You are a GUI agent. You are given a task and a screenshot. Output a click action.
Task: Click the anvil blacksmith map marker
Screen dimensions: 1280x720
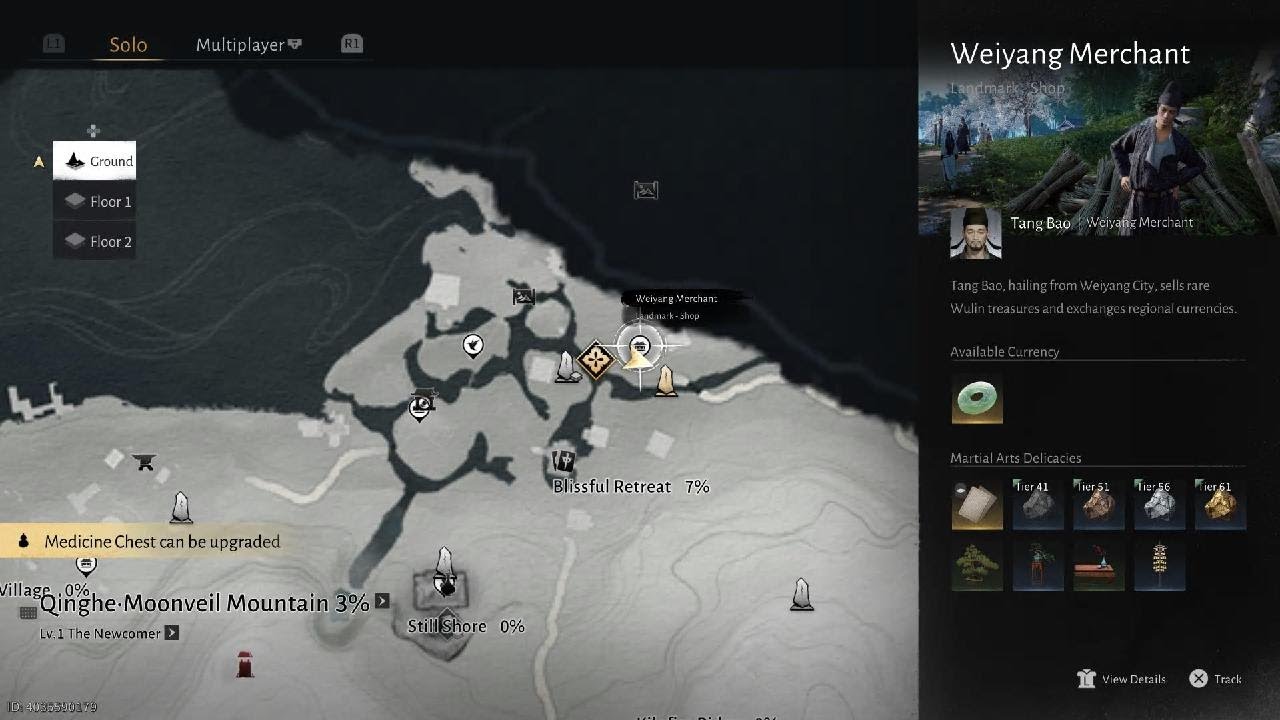144,462
